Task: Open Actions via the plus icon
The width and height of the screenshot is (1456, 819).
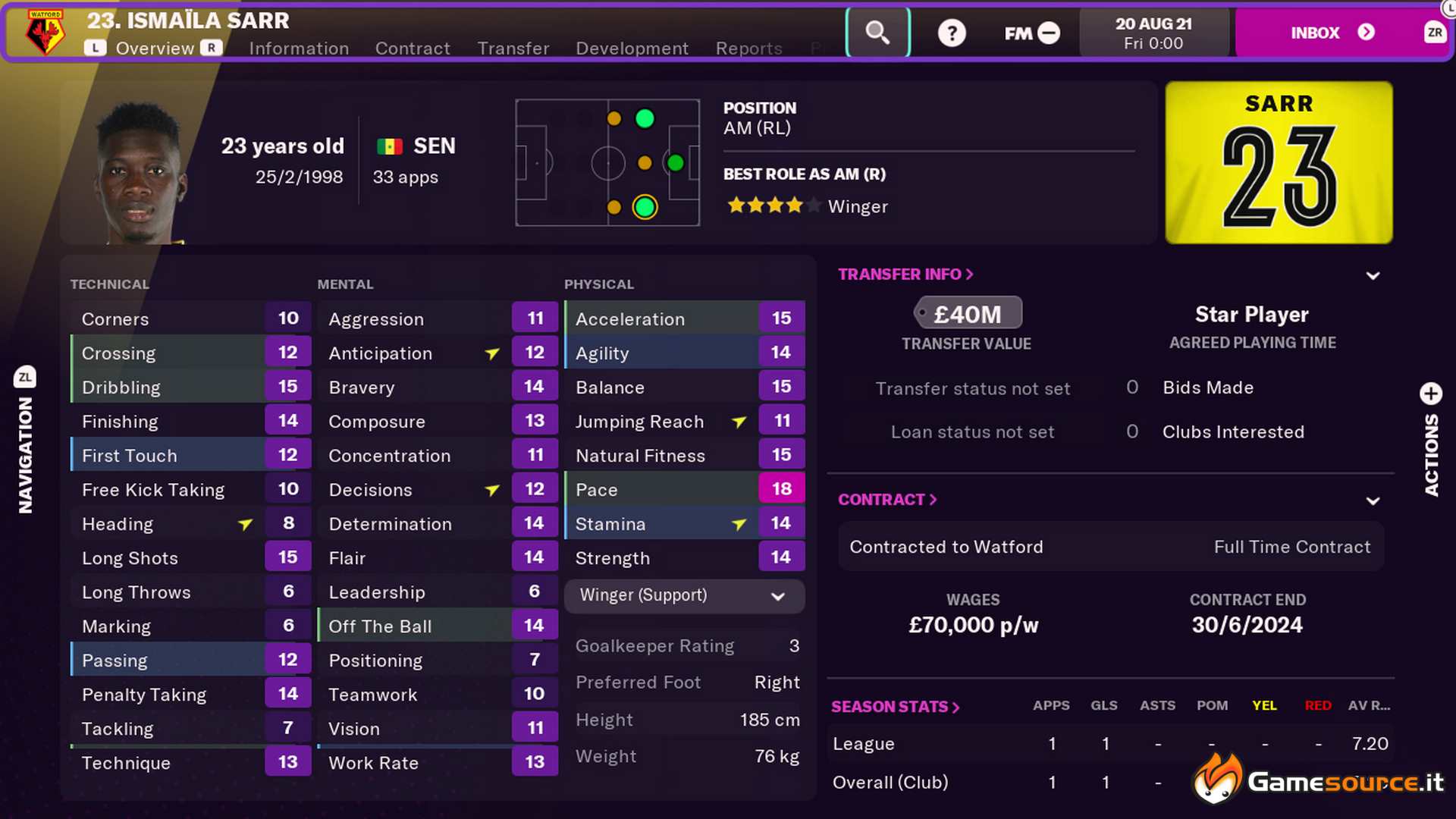Action: pos(1430,394)
